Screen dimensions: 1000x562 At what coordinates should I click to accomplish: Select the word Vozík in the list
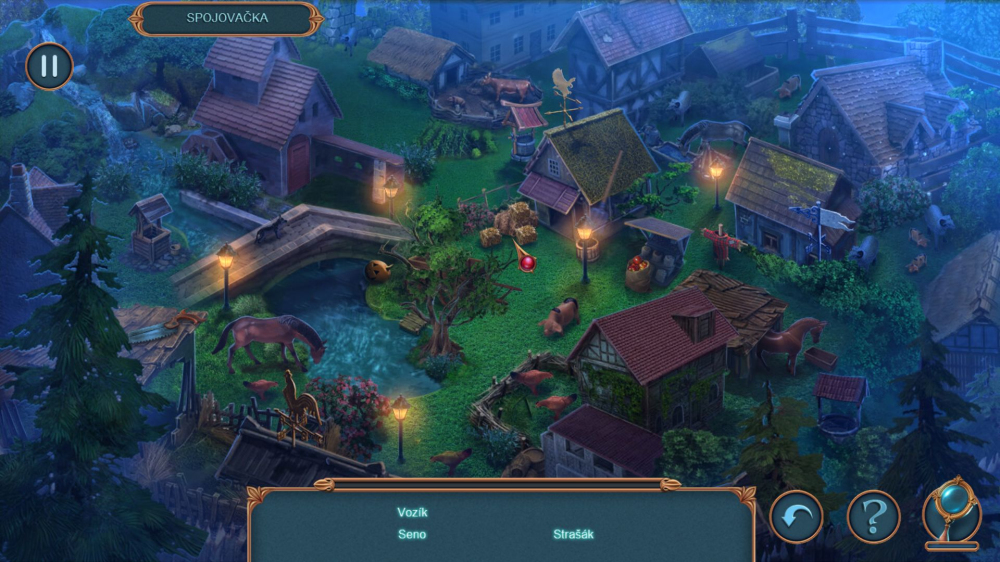(412, 512)
